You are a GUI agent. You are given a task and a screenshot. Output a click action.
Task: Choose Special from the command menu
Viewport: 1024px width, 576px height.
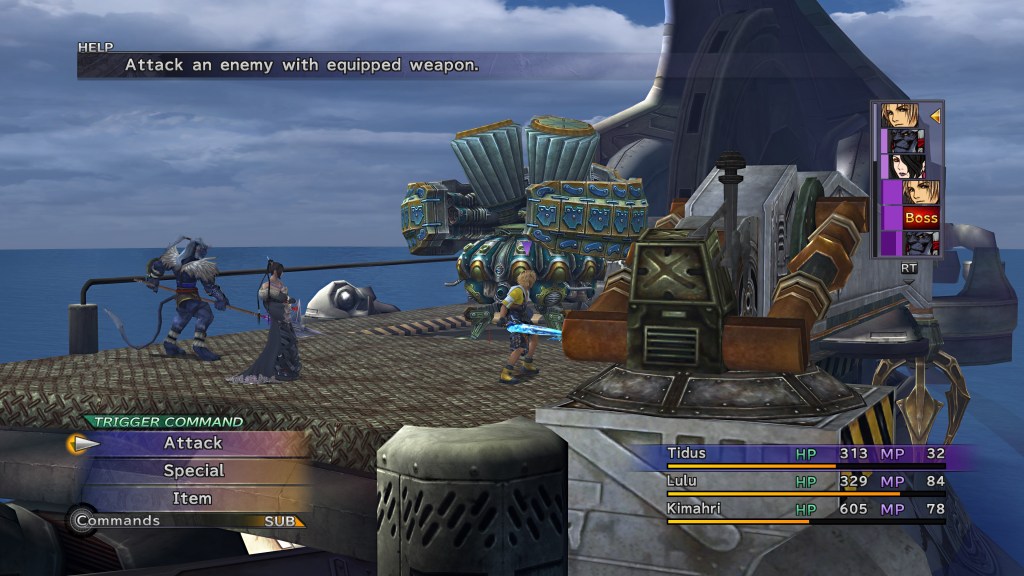193,470
